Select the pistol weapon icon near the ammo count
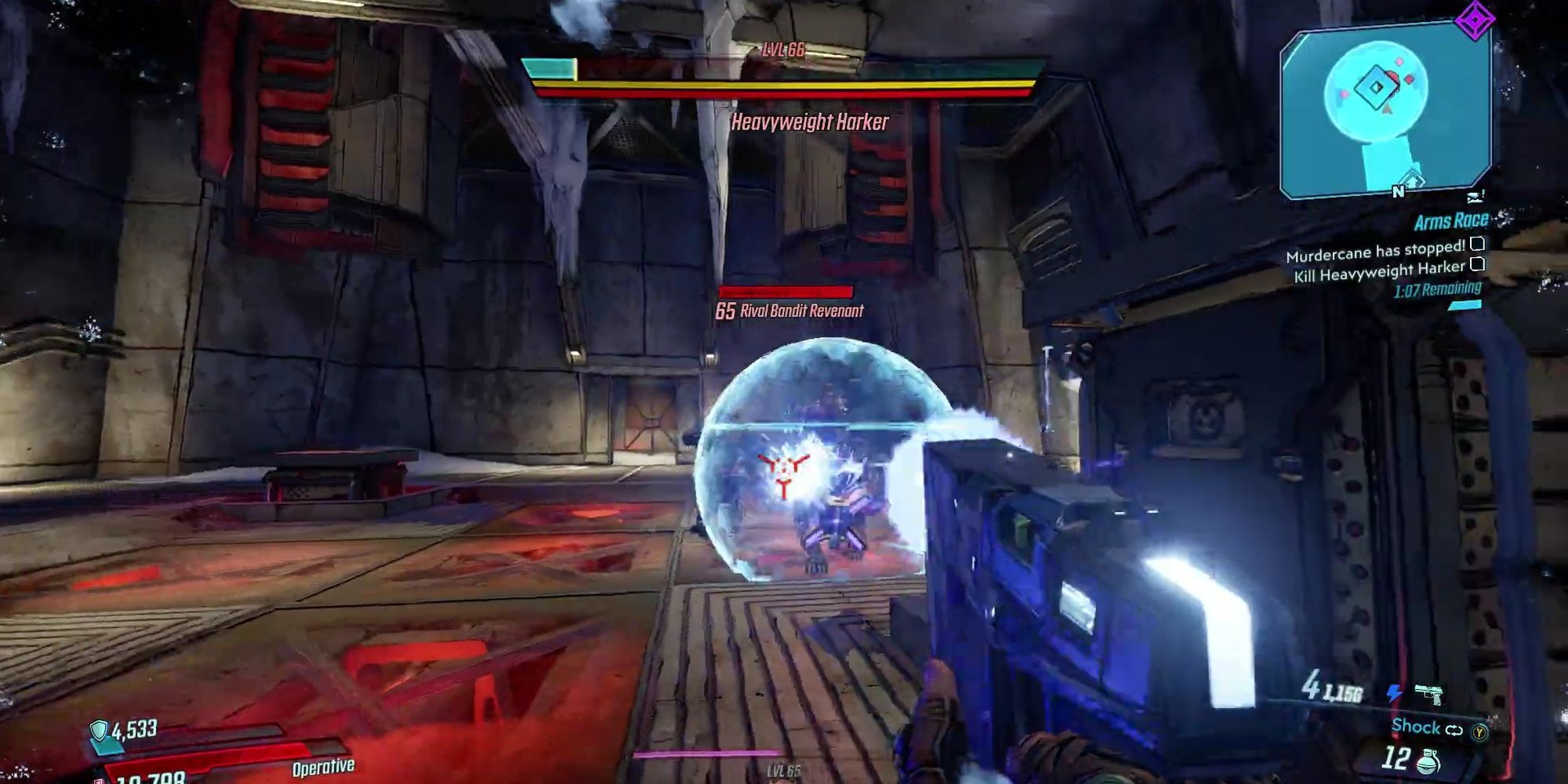The height and width of the screenshot is (784, 1568). [1428, 695]
